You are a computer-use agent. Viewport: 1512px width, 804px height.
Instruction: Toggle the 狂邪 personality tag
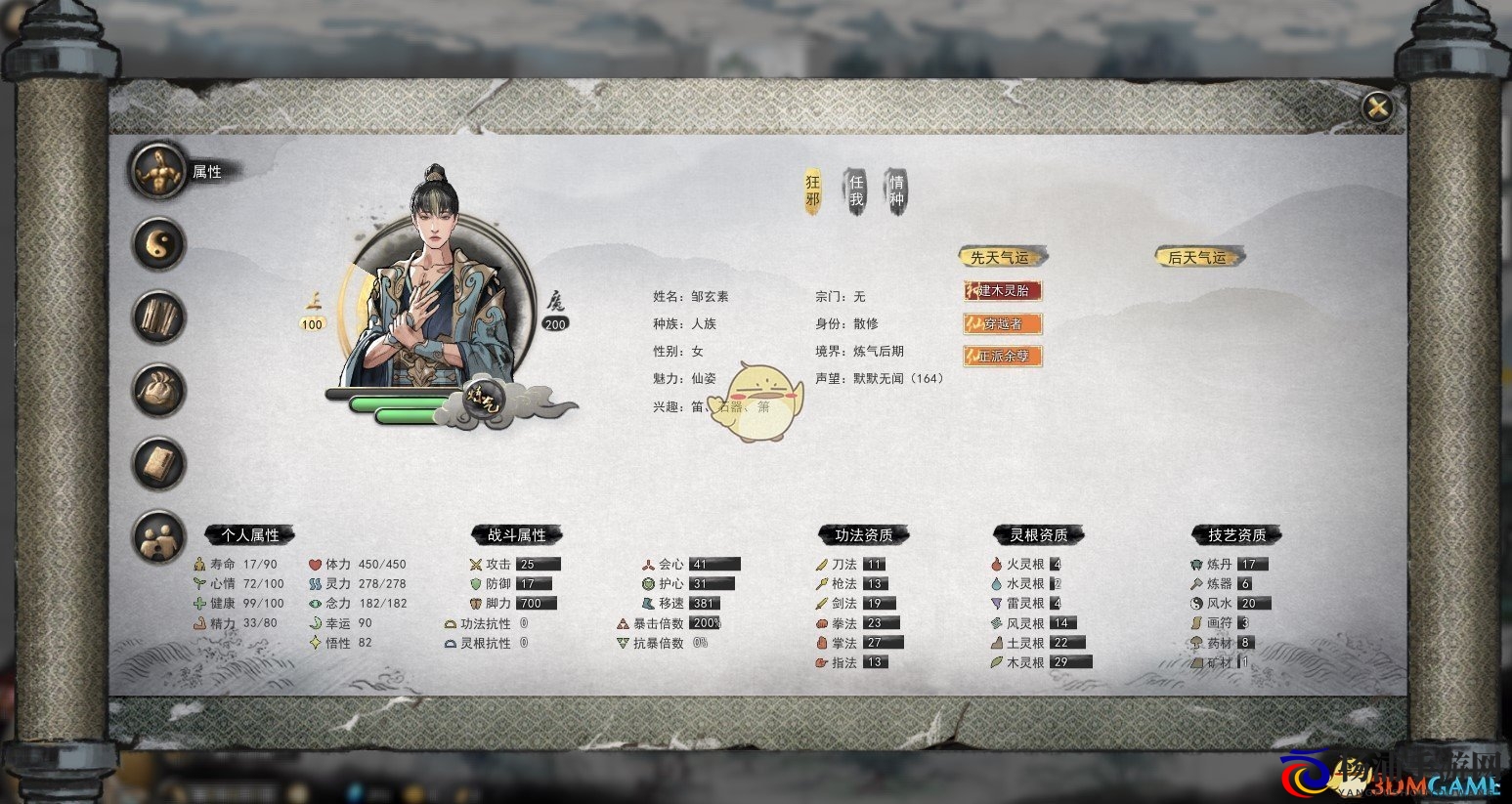pos(814,190)
